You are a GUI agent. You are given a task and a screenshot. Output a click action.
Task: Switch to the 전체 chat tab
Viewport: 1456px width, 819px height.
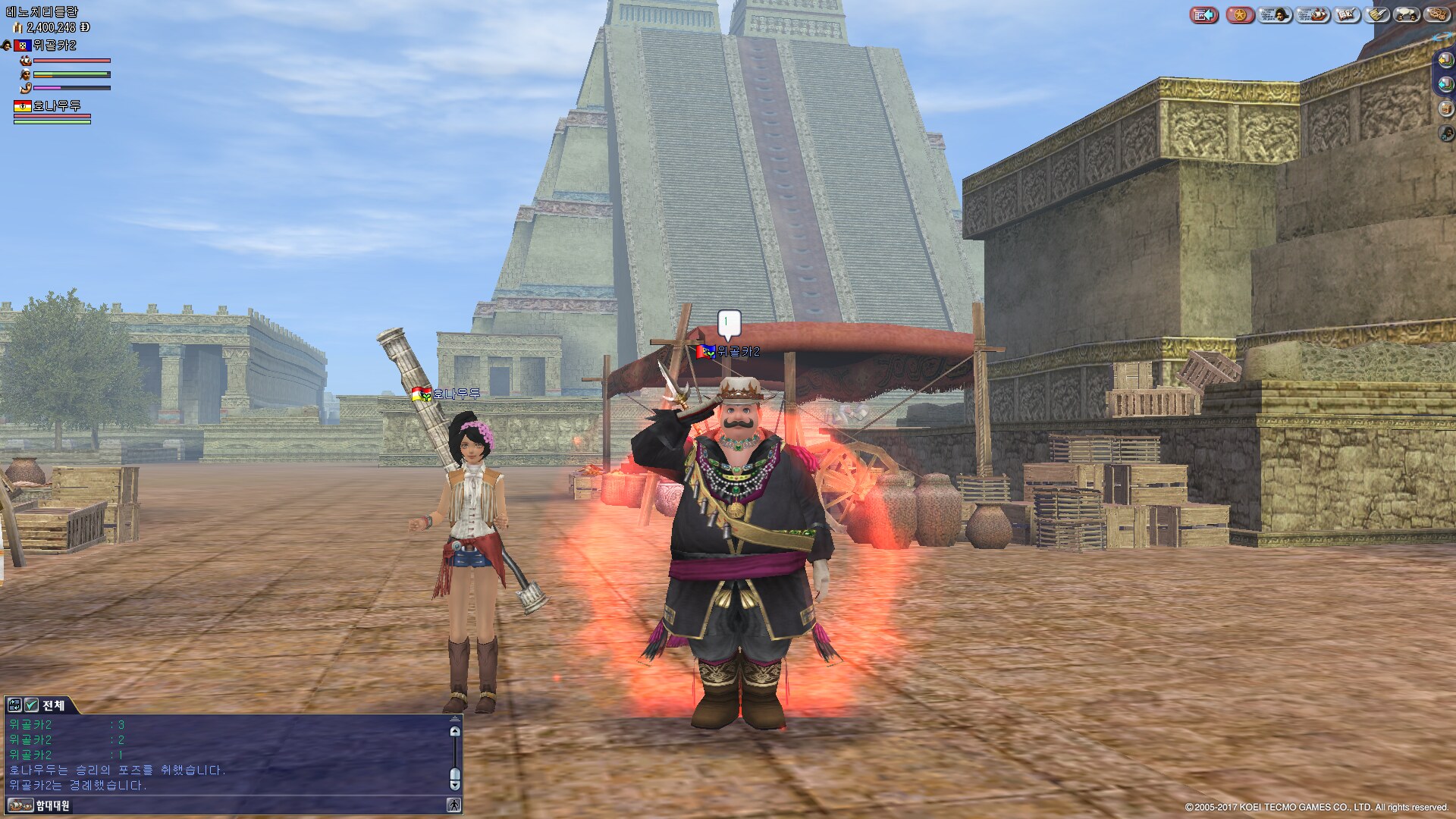tap(53, 705)
